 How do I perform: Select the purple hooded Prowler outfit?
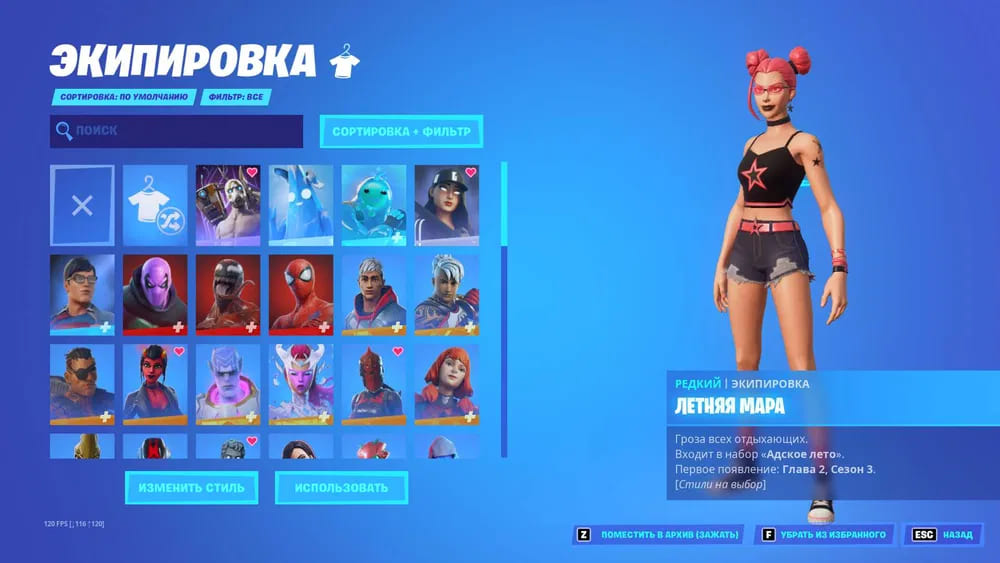pos(155,294)
